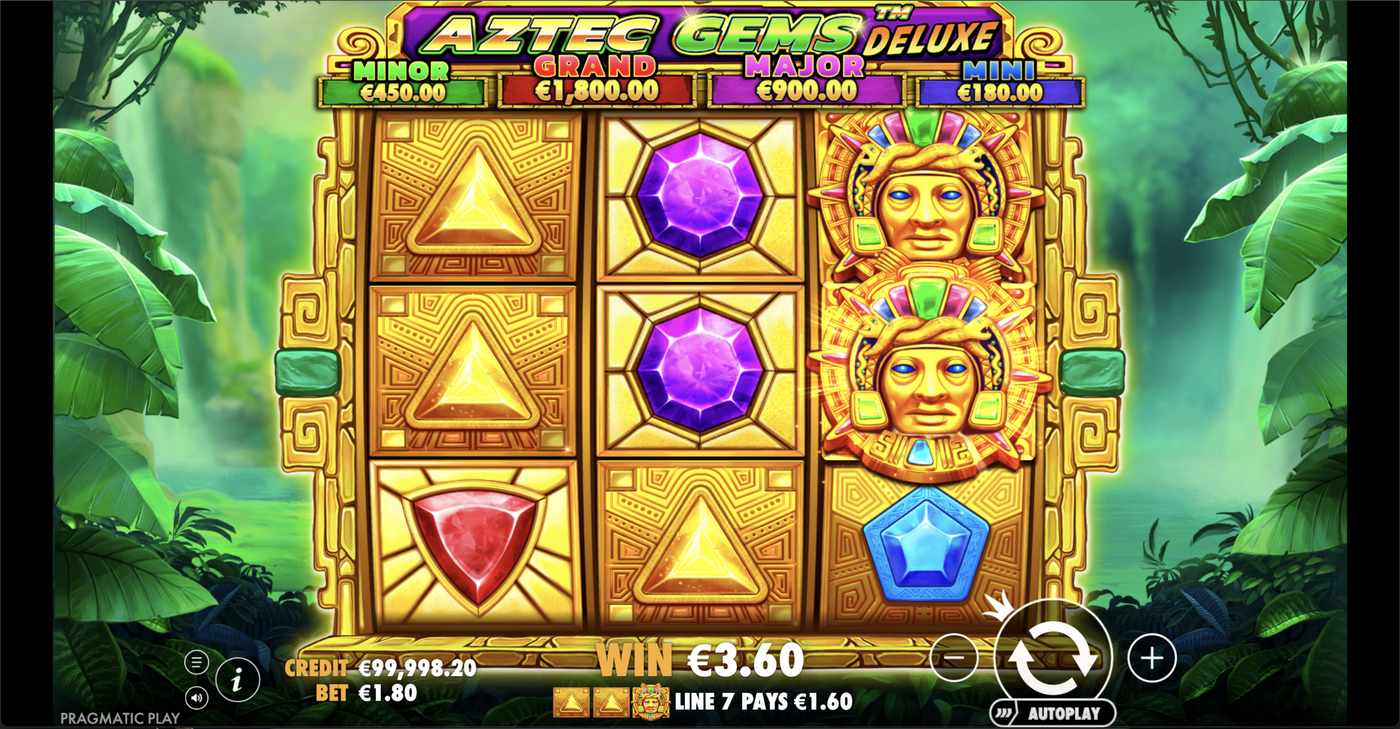The image size is (1400, 729).
Task: Mute the game sound with the speaker icon
Action: (196, 697)
